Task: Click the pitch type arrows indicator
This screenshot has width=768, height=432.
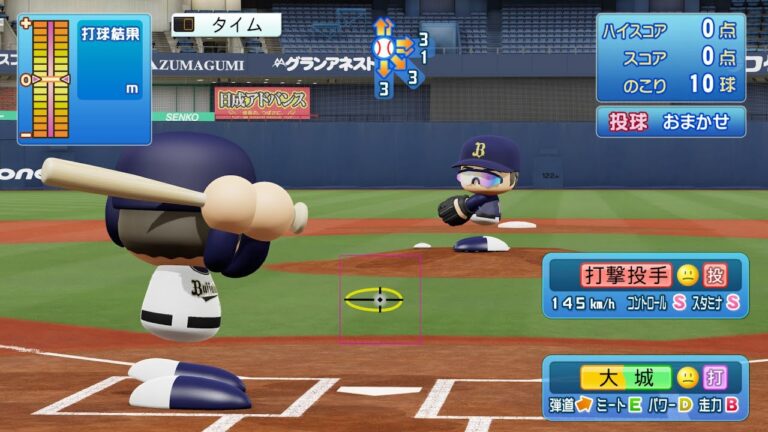Action: tap(397, 55)
